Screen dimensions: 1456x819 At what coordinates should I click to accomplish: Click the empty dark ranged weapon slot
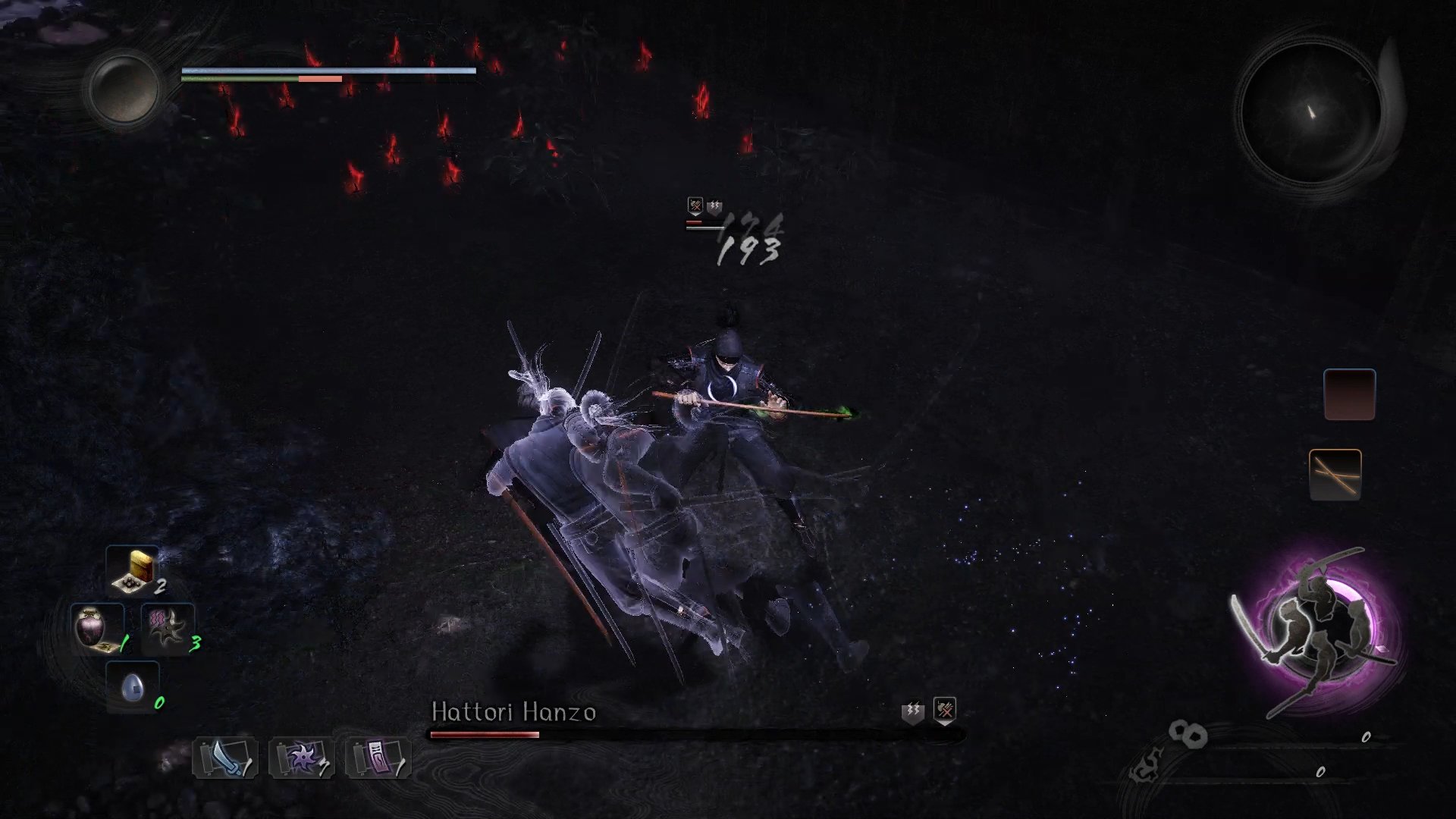pos(1349,394)
